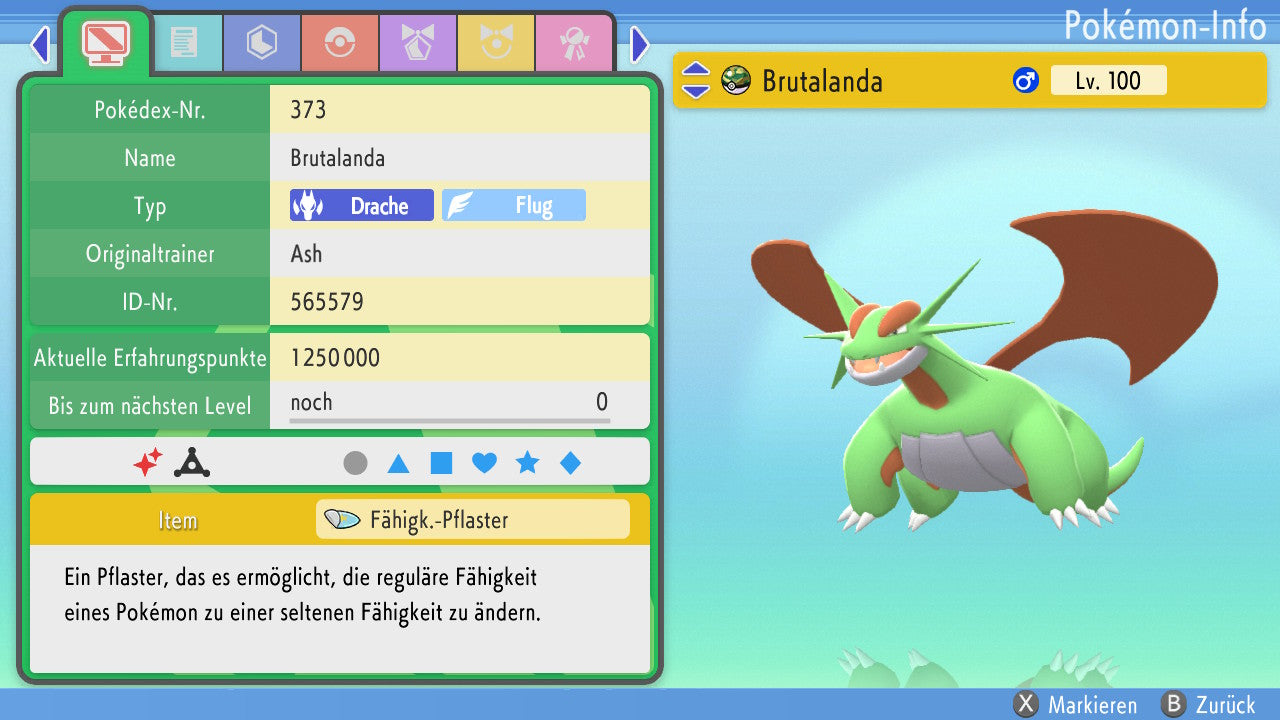1280x720 pixels.
Task: Select the green Pokémon-Info monitor tab
Action: tap(106, 41)
